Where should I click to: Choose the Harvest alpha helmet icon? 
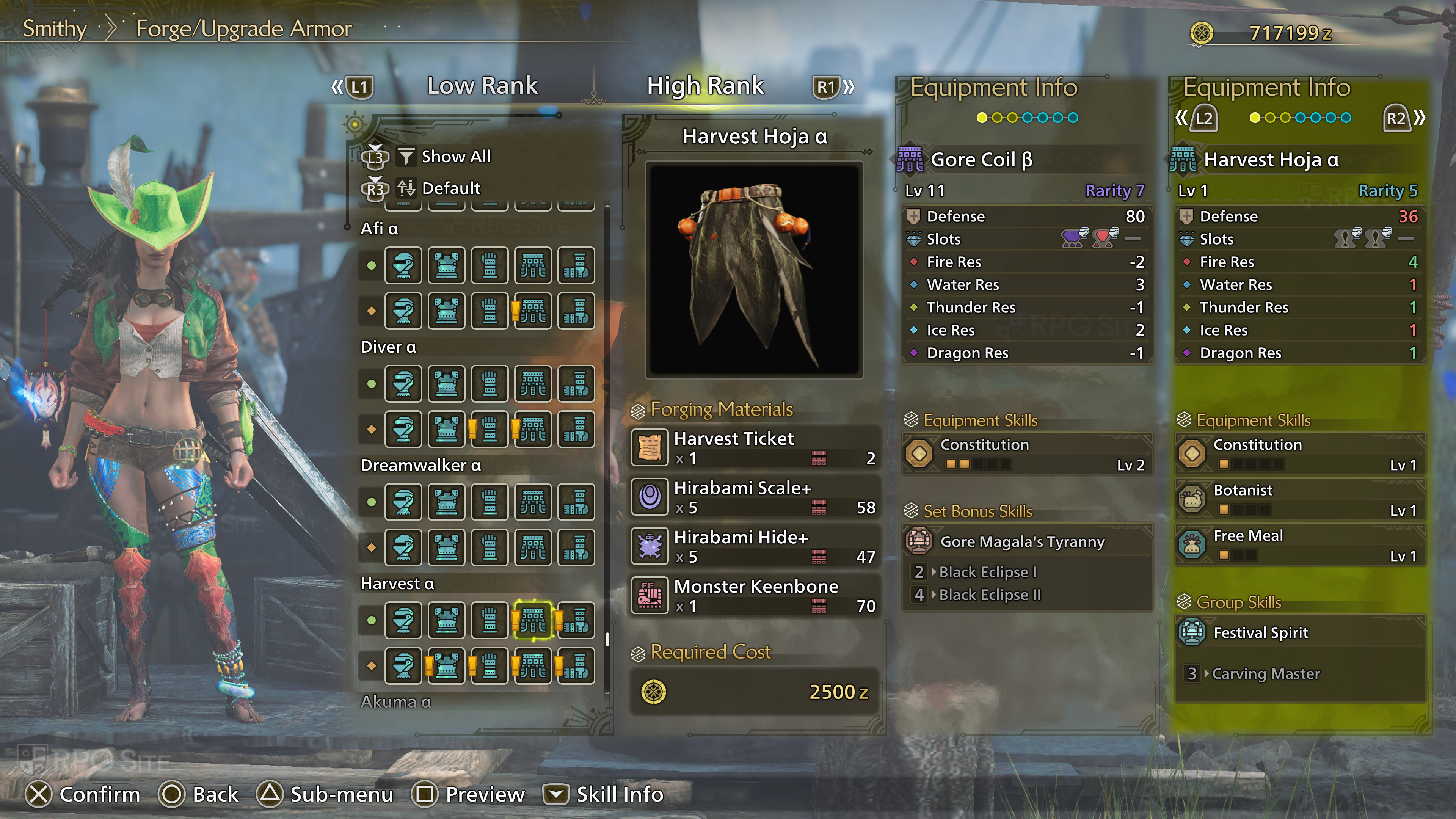(403, 620)
